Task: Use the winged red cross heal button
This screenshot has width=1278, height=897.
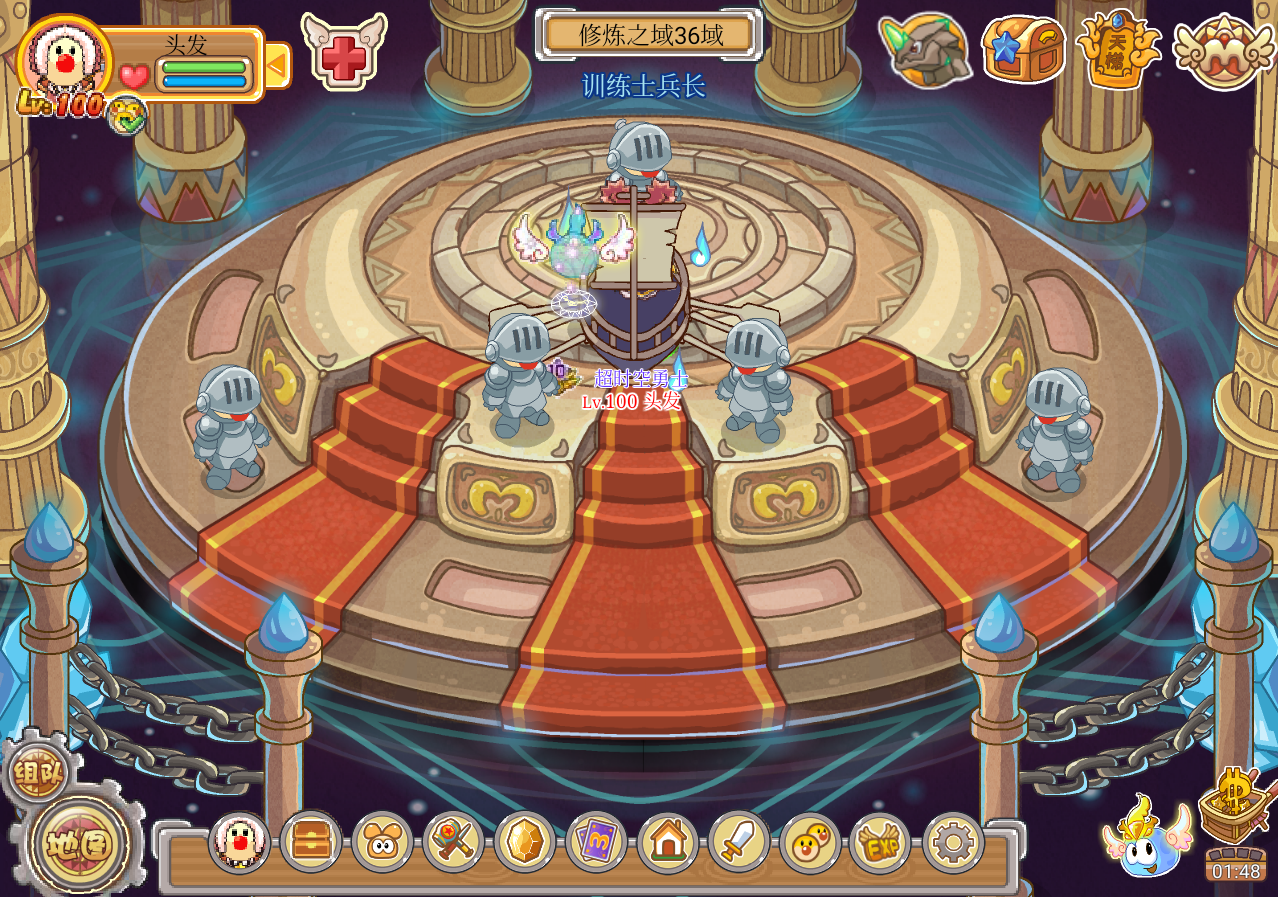Action: pos(343,49)
